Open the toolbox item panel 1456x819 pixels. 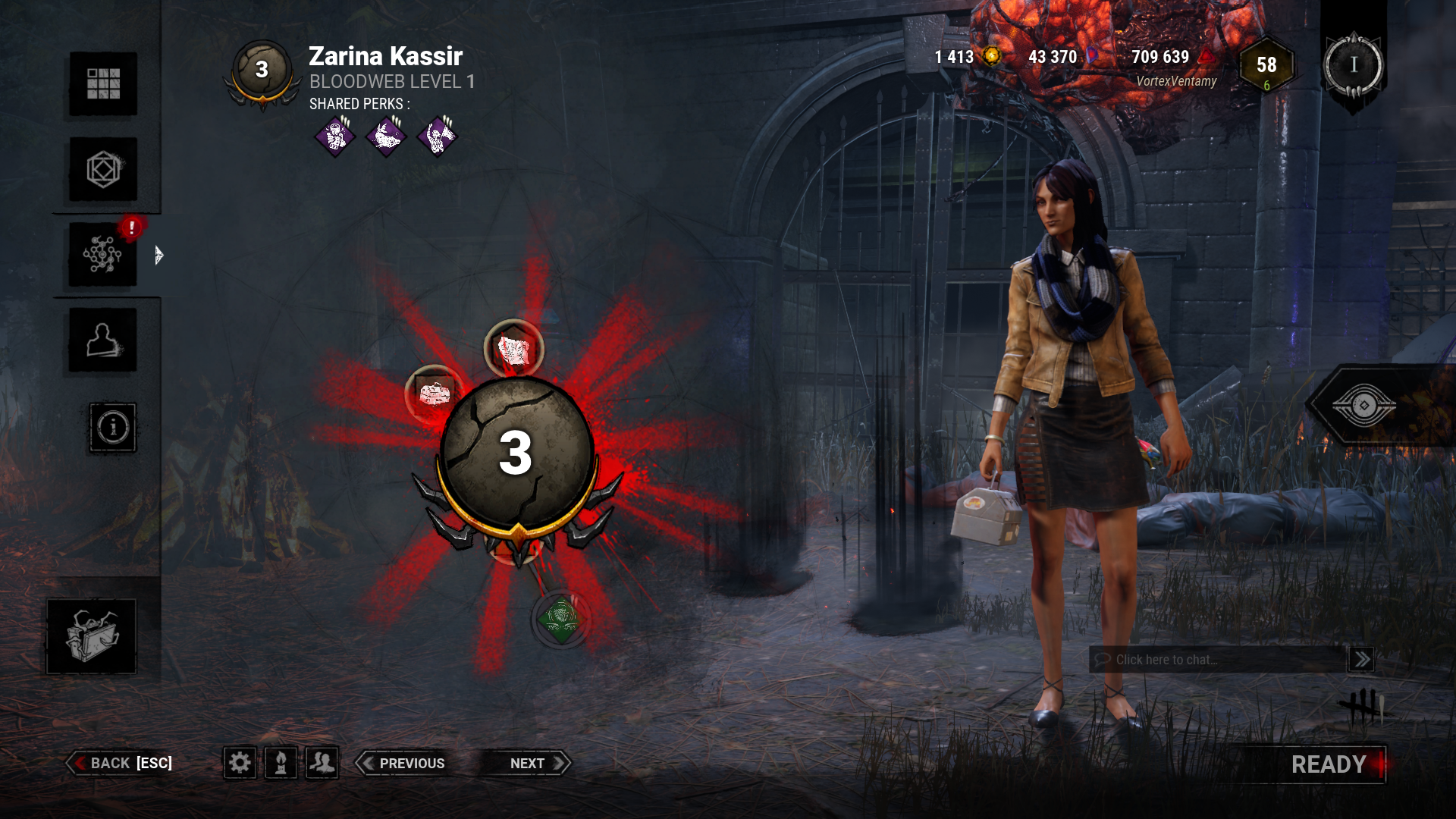(92, 636)
